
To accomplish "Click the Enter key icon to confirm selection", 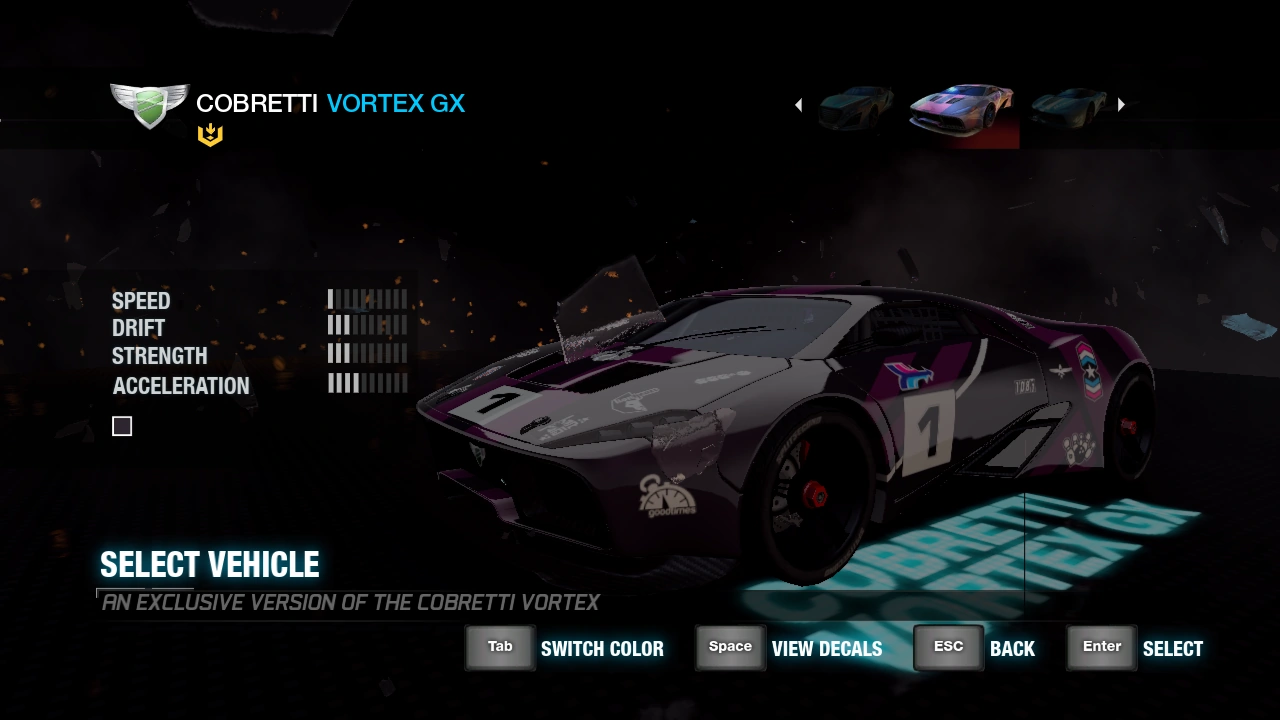I will tap(1100, 647).
